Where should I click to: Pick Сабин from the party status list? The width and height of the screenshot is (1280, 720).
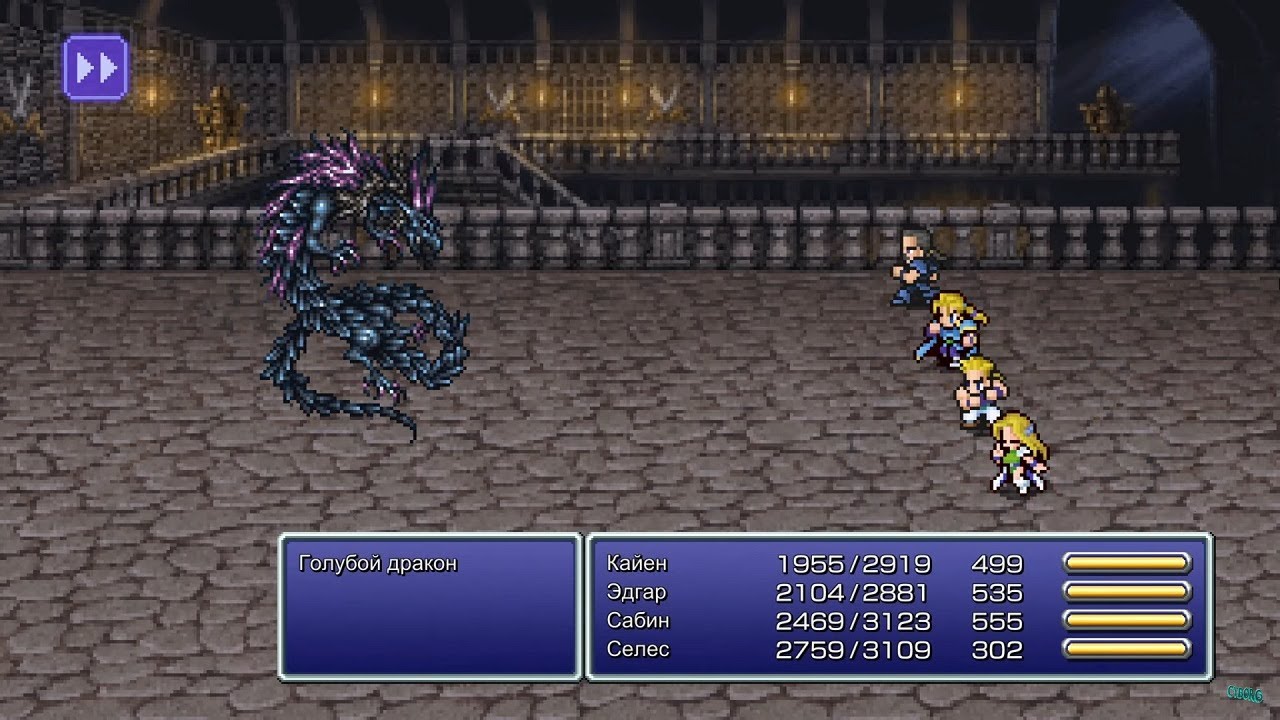click(x=638, y=621)
